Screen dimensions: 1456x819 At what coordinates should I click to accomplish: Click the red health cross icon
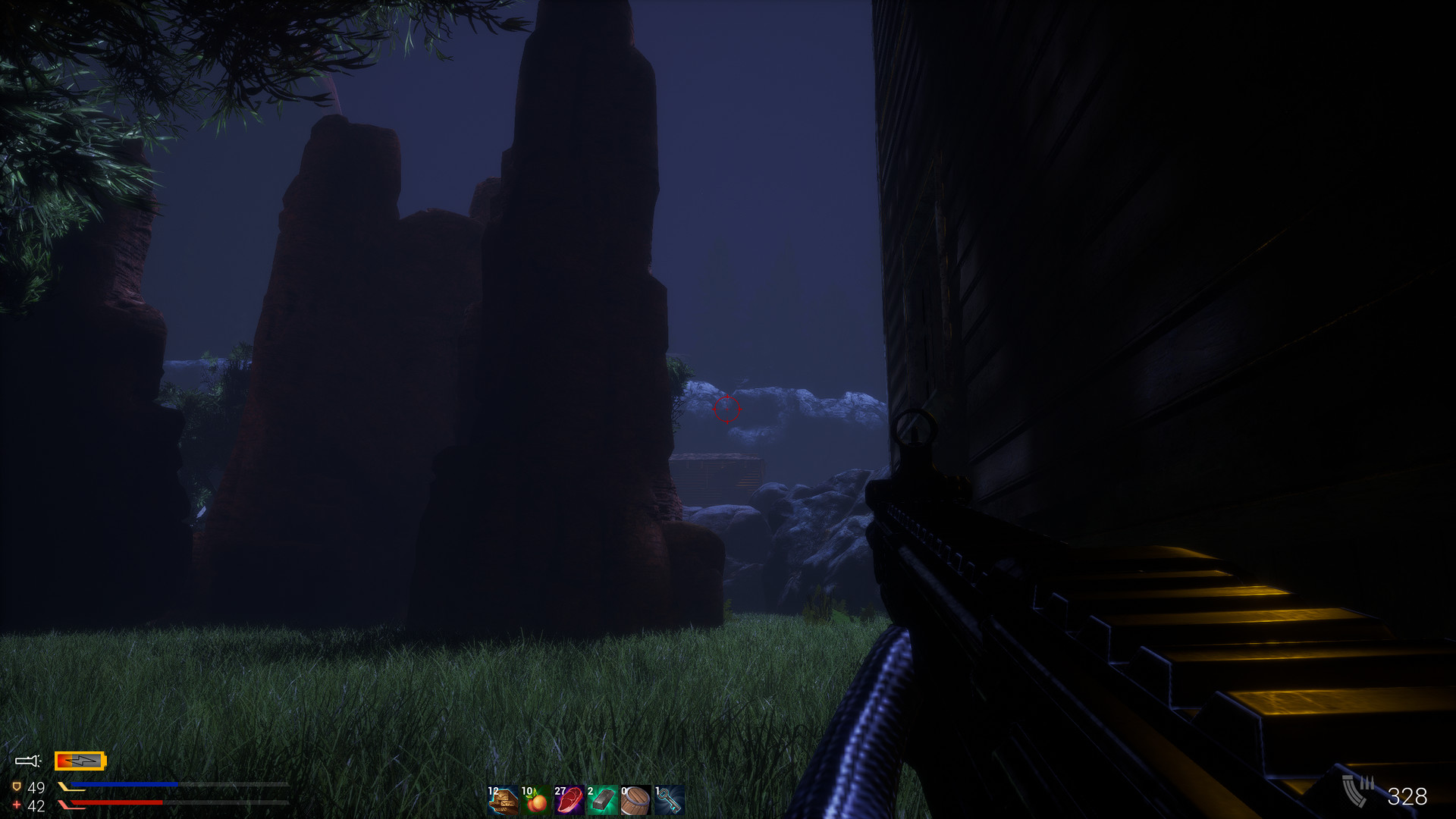click(x=17, y=804)
